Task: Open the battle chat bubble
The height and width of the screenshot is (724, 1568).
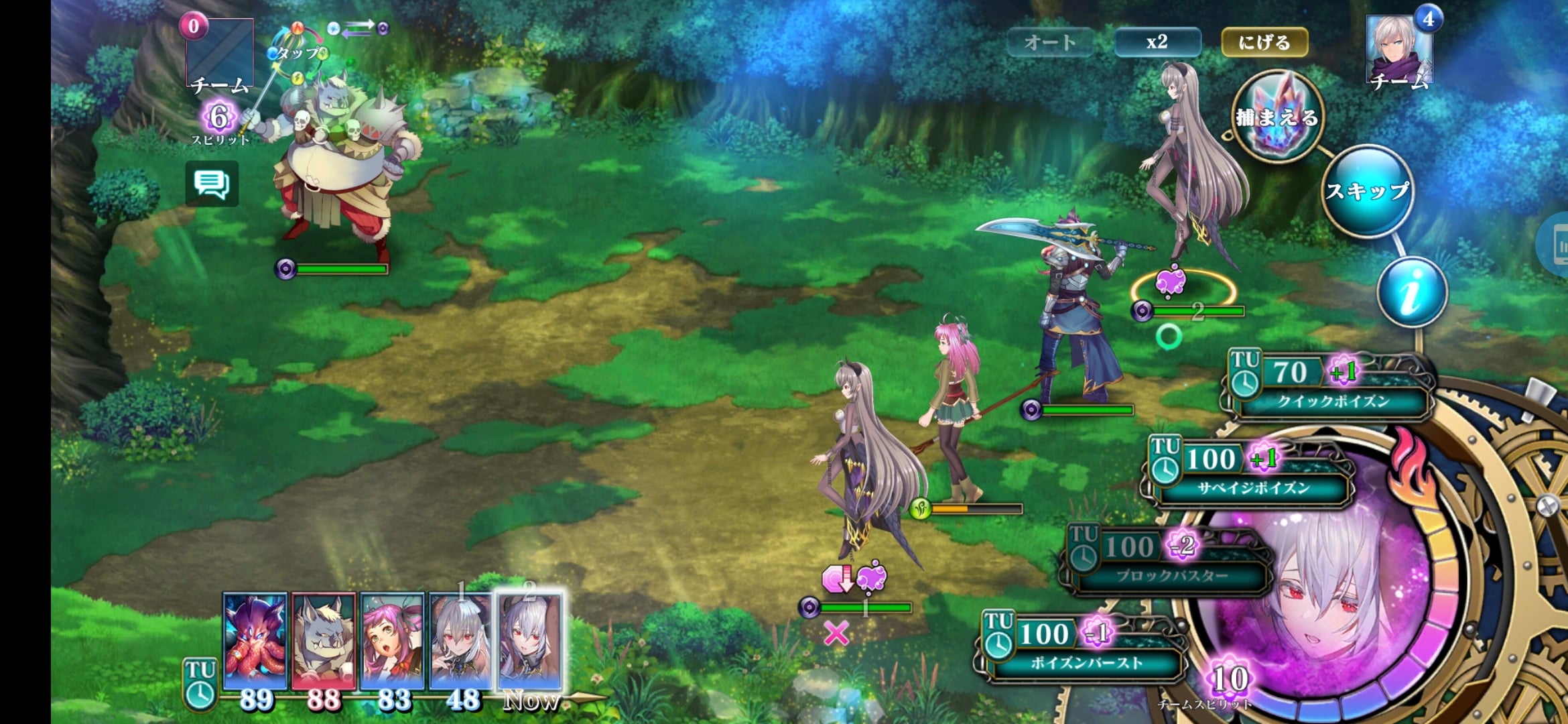Action: pos(212,184)
